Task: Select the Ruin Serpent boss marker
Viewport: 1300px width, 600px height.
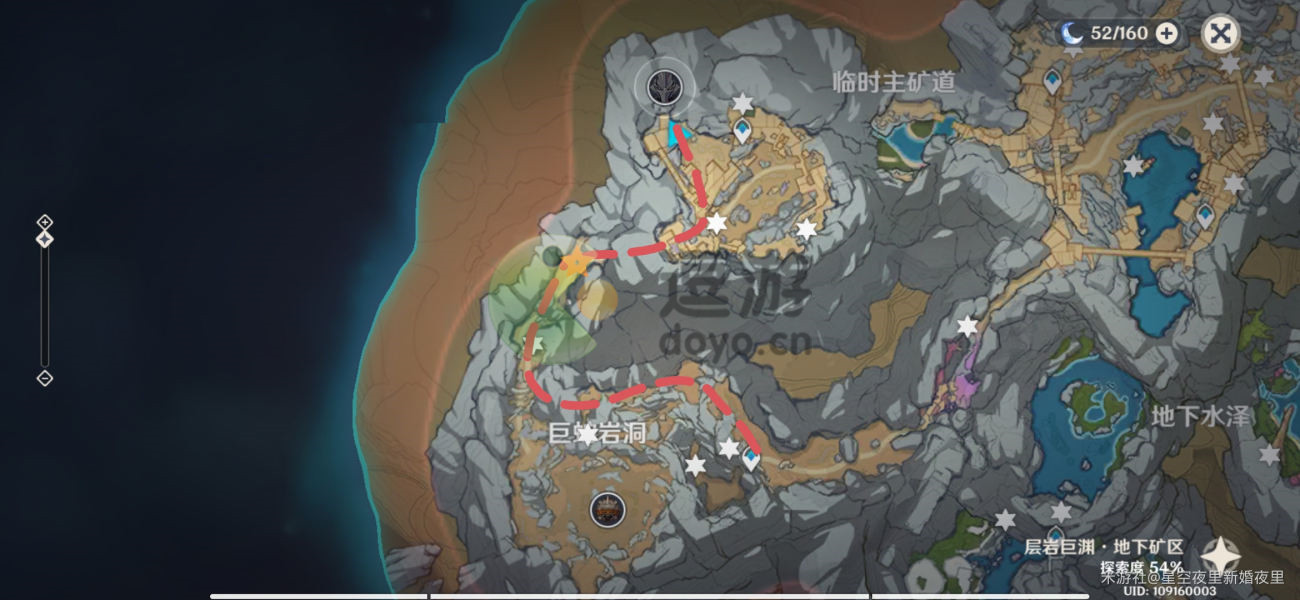Action: click(x=661, y=87)
